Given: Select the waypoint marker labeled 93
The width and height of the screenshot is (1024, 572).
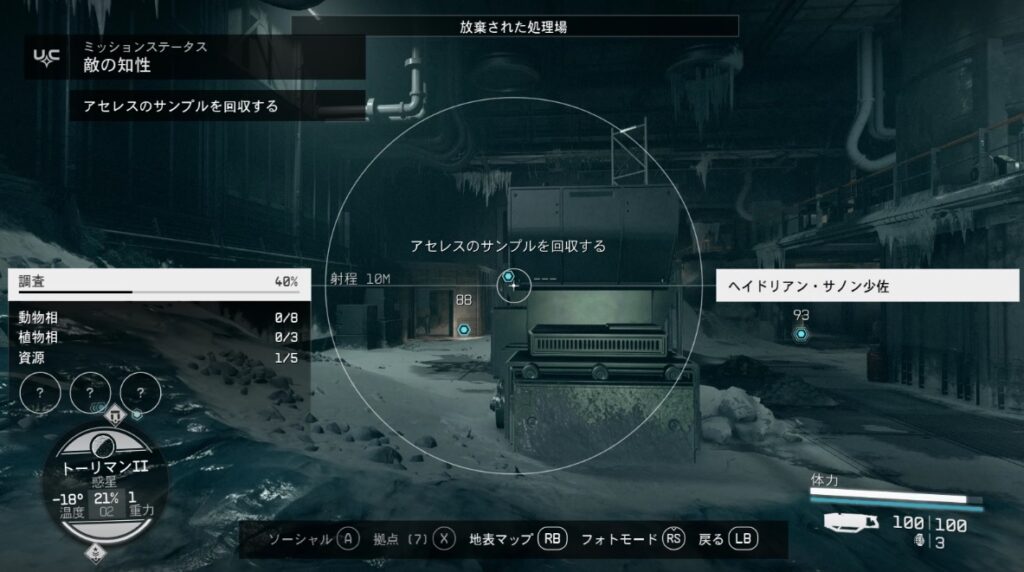Looking at the screenshot, I should [800, 334].
